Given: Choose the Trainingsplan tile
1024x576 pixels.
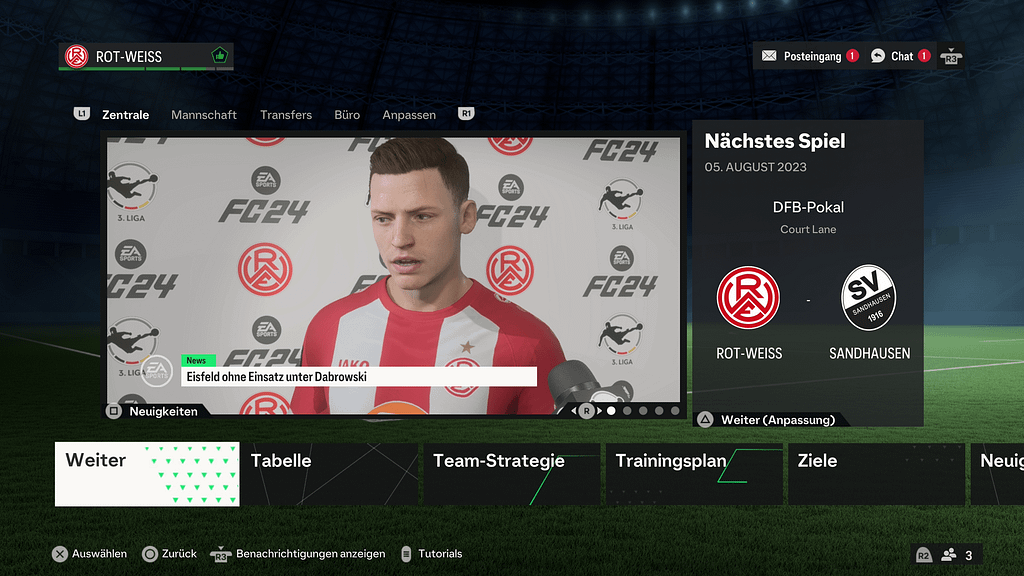Looking at the screenshot, I should 693,474.
